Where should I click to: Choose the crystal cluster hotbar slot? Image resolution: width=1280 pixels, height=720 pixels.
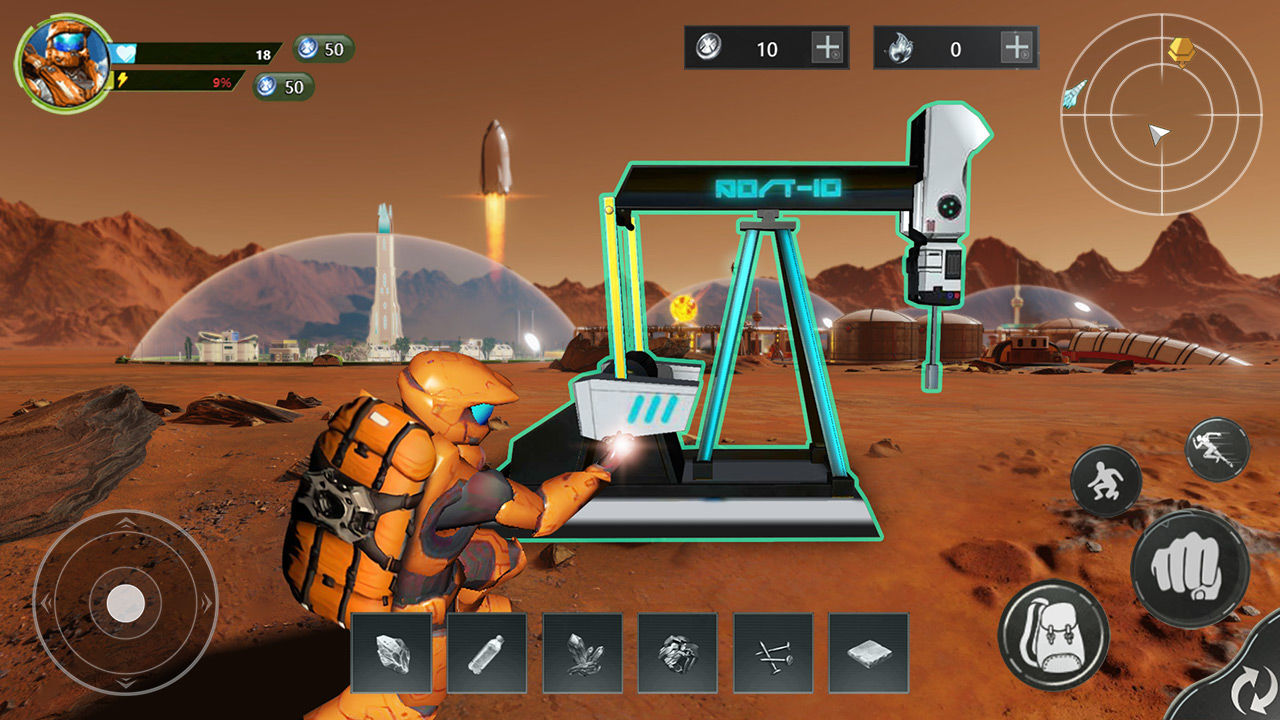583,653
